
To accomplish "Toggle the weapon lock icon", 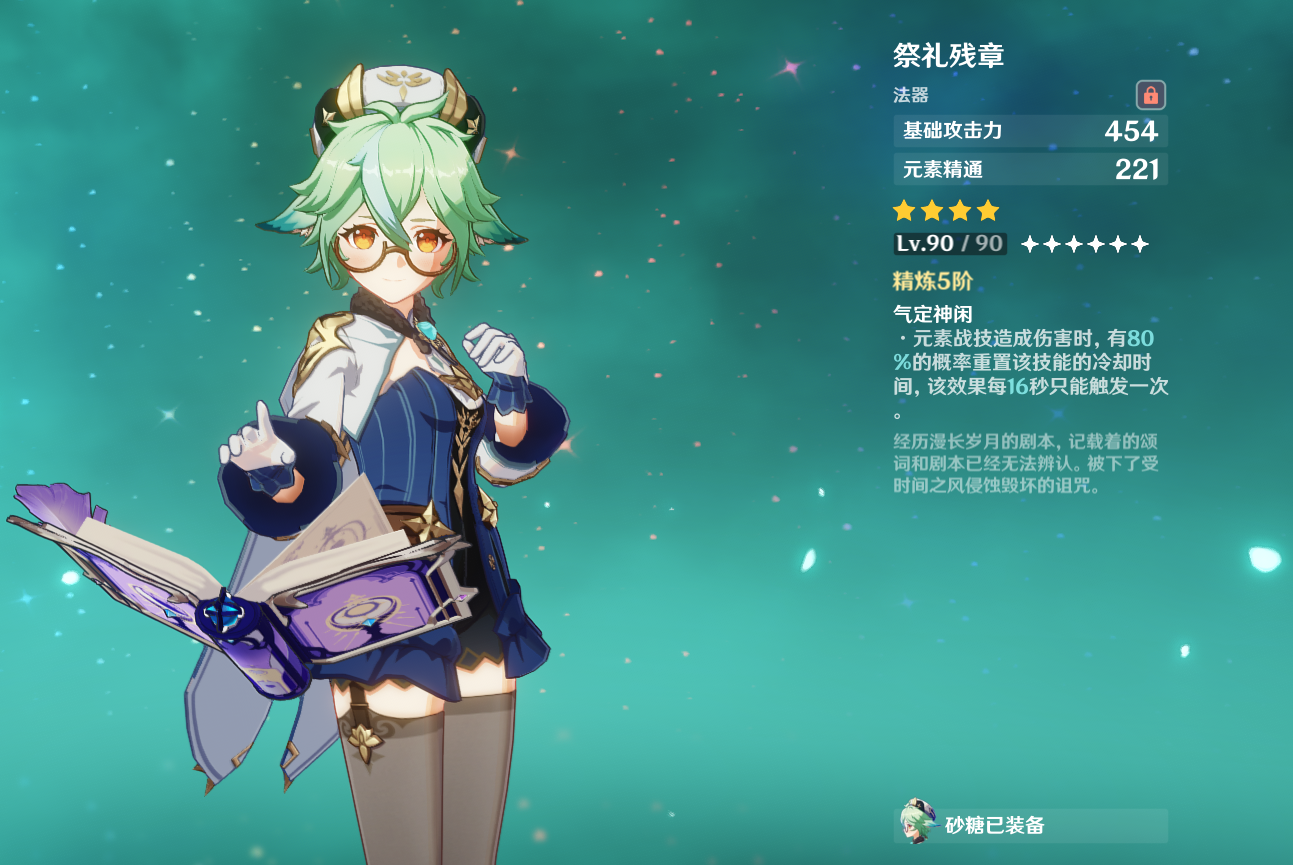I will point(1151,95).
